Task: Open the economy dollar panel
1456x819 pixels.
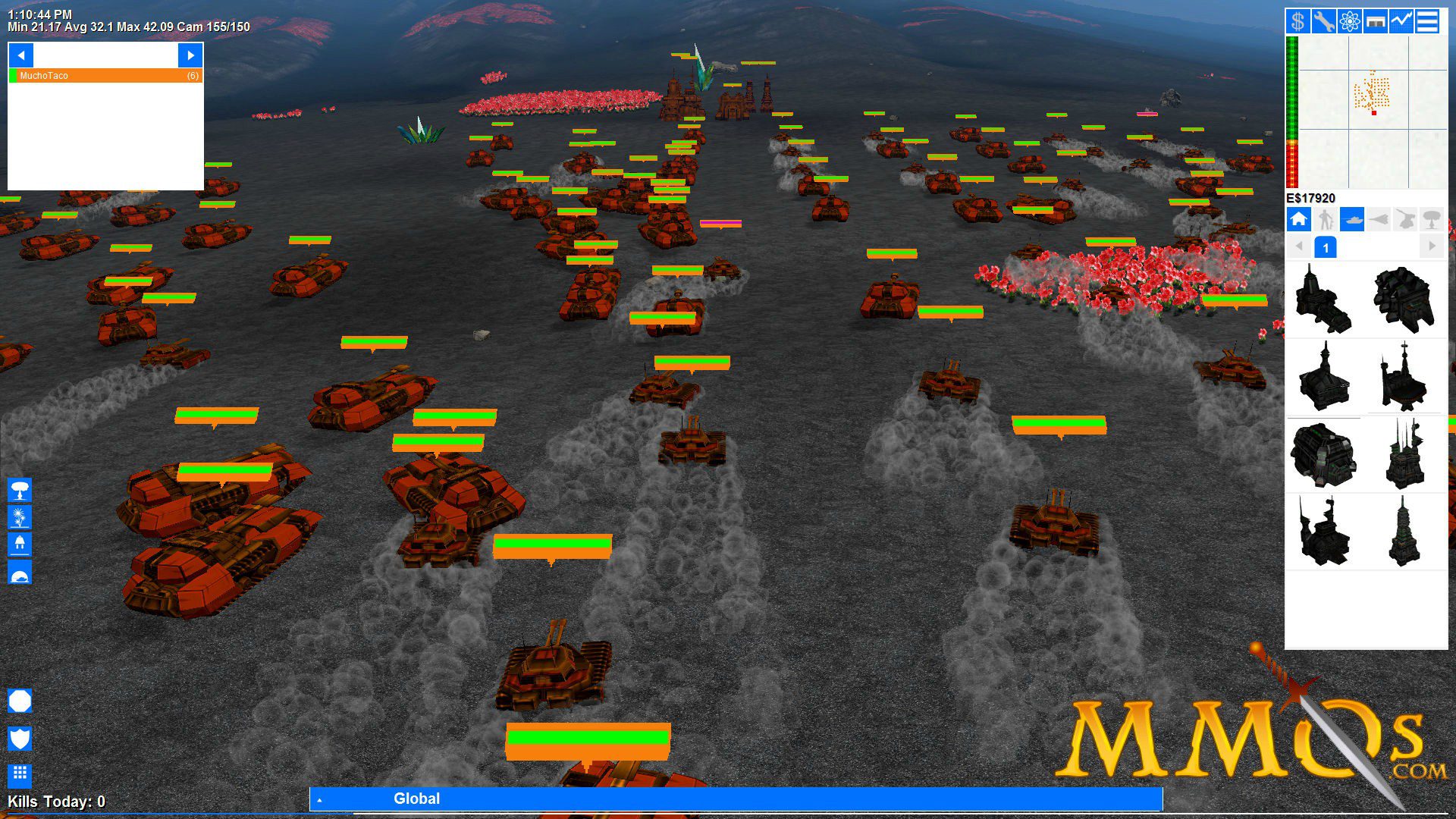Action: tap(1298, 22)
